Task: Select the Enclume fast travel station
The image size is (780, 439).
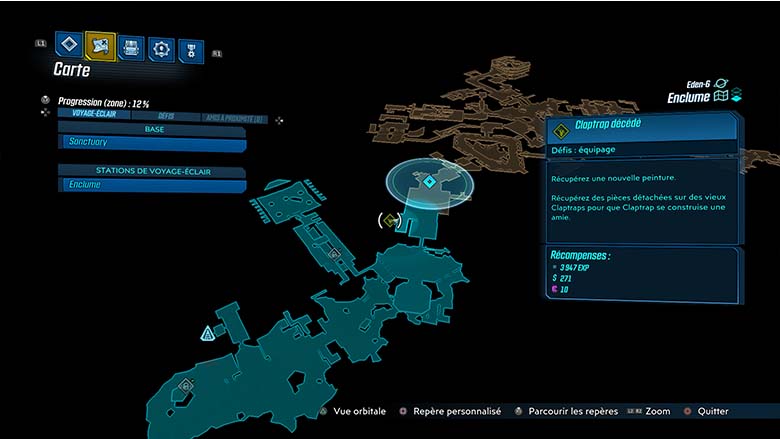Action: pyautogui.click(x=152, y=184)
